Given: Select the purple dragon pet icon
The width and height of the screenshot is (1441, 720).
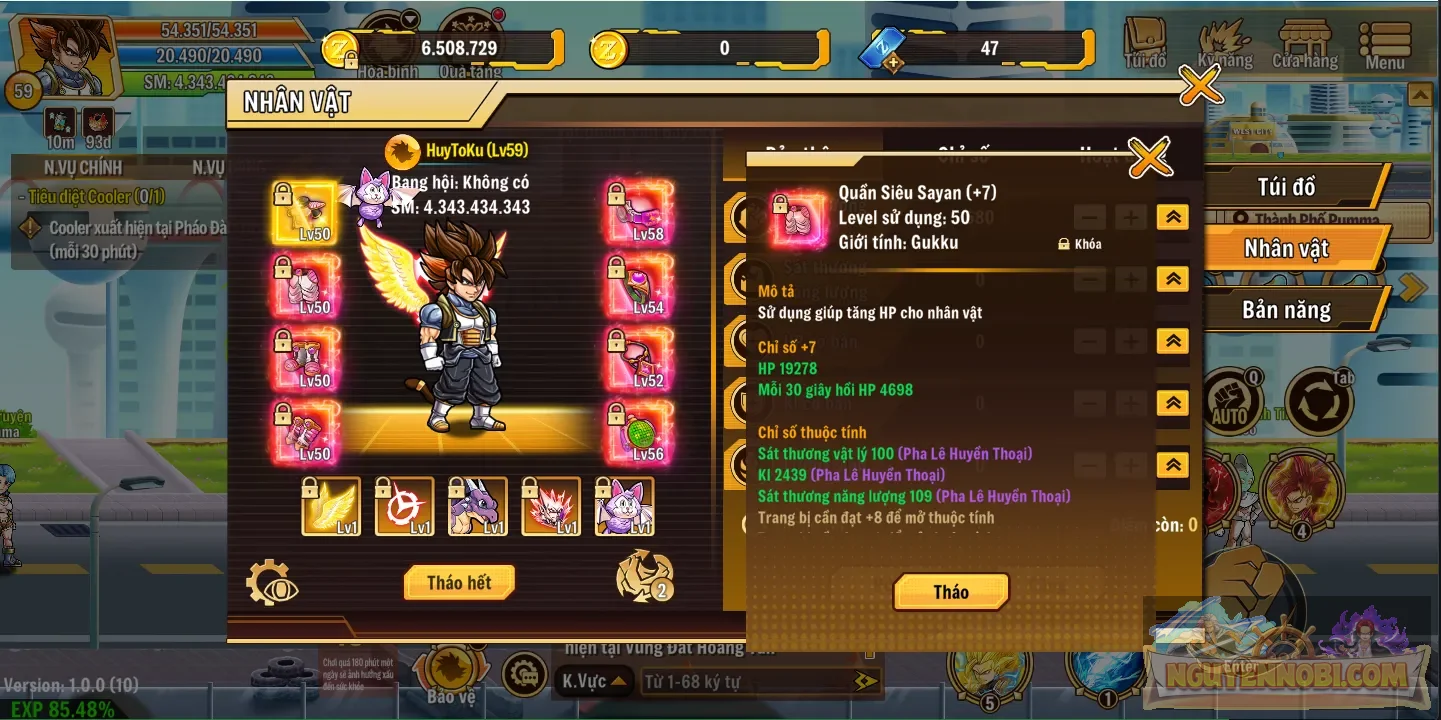Looking at the screenshot, I should [x=478, y=508].
